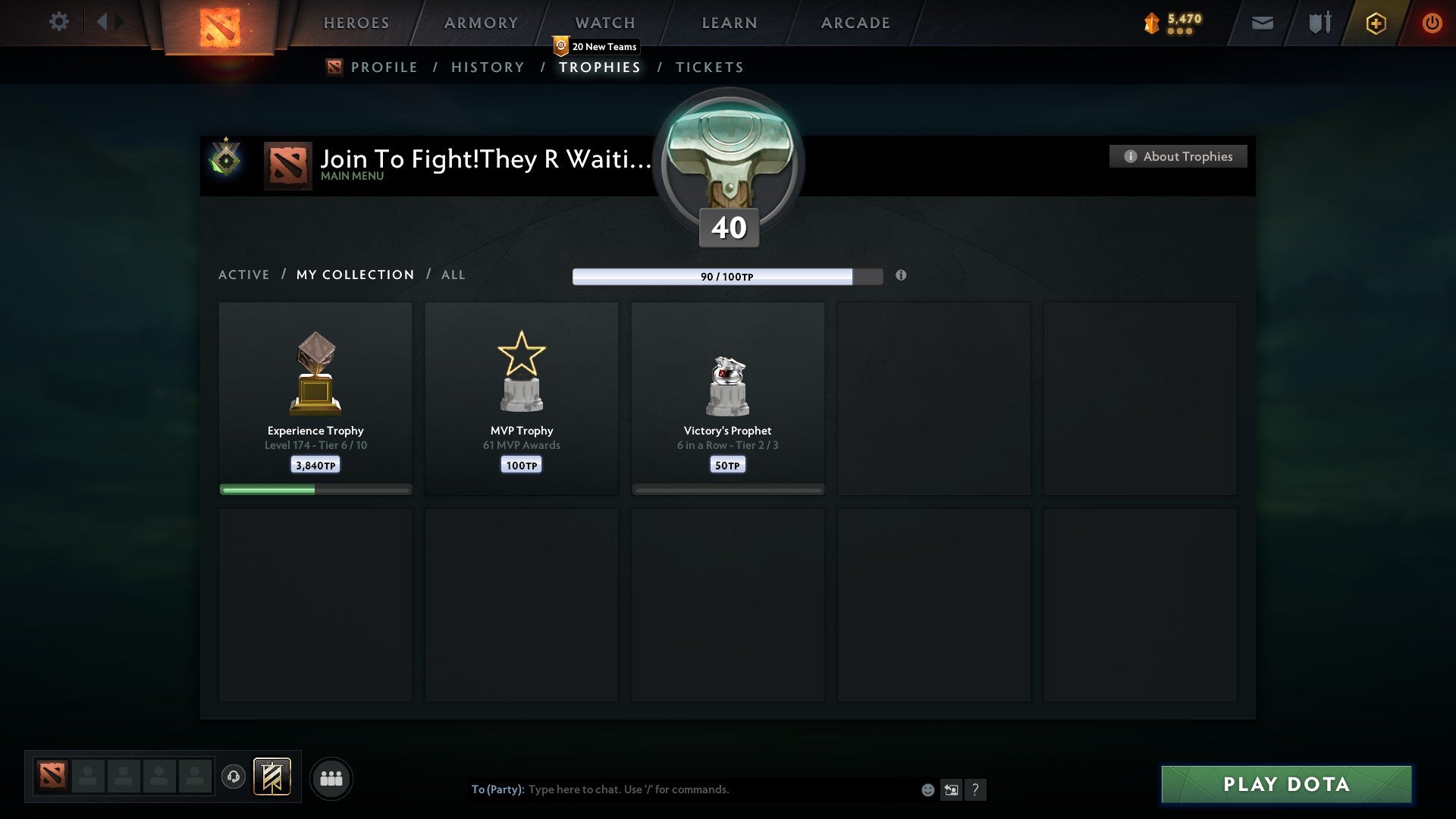
Task: Toggle the voice chat headset icon
Action: (x=234, y=778)
